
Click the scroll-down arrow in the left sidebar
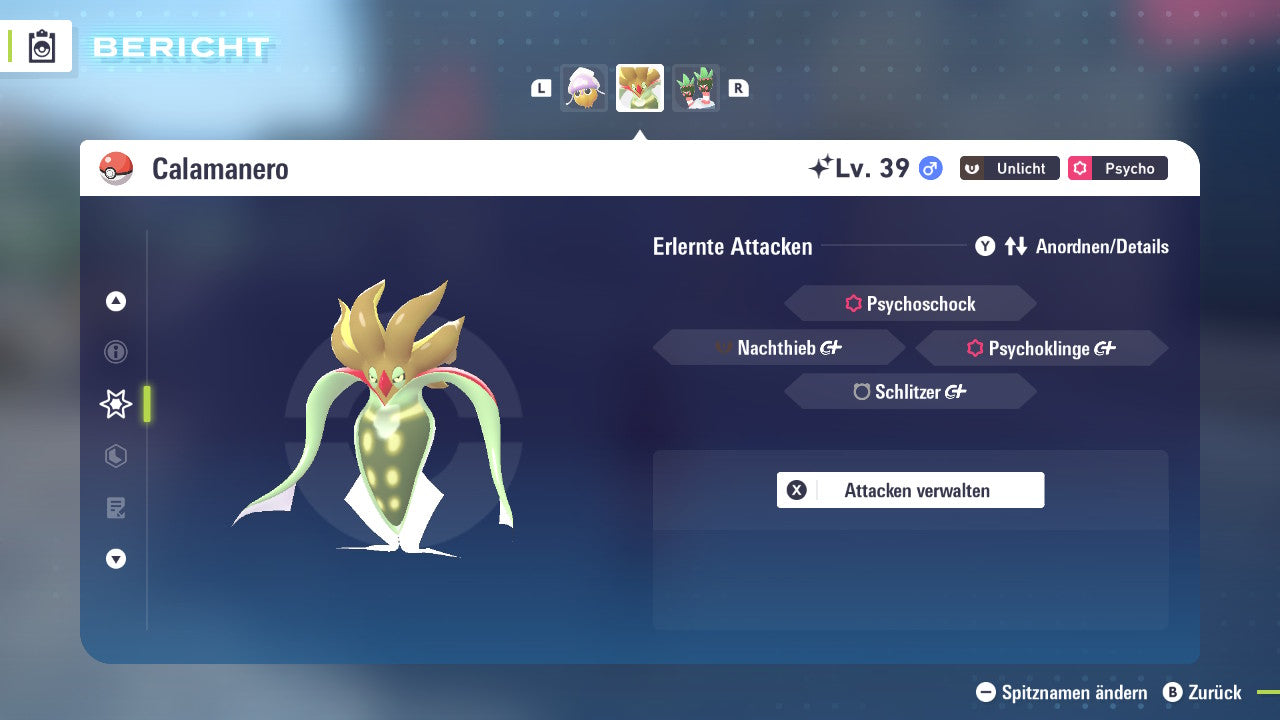point(115,559)
